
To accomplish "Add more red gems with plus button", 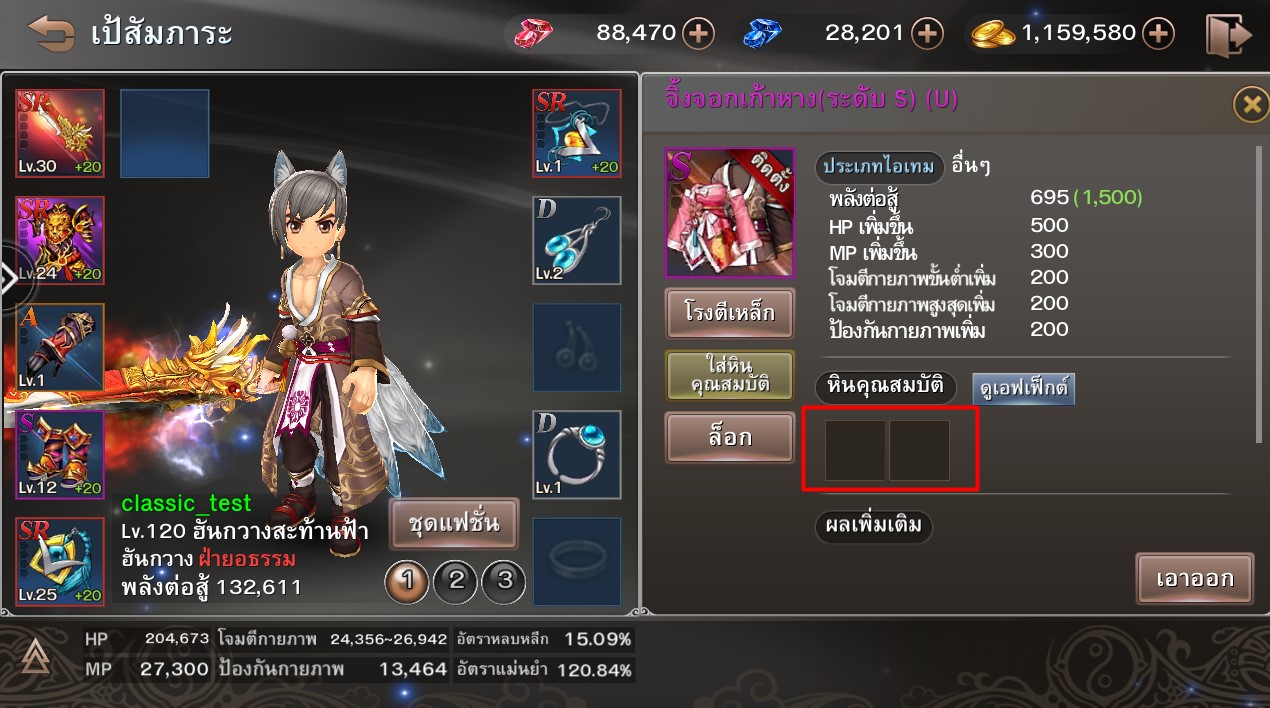I will (x=698, y=34).
